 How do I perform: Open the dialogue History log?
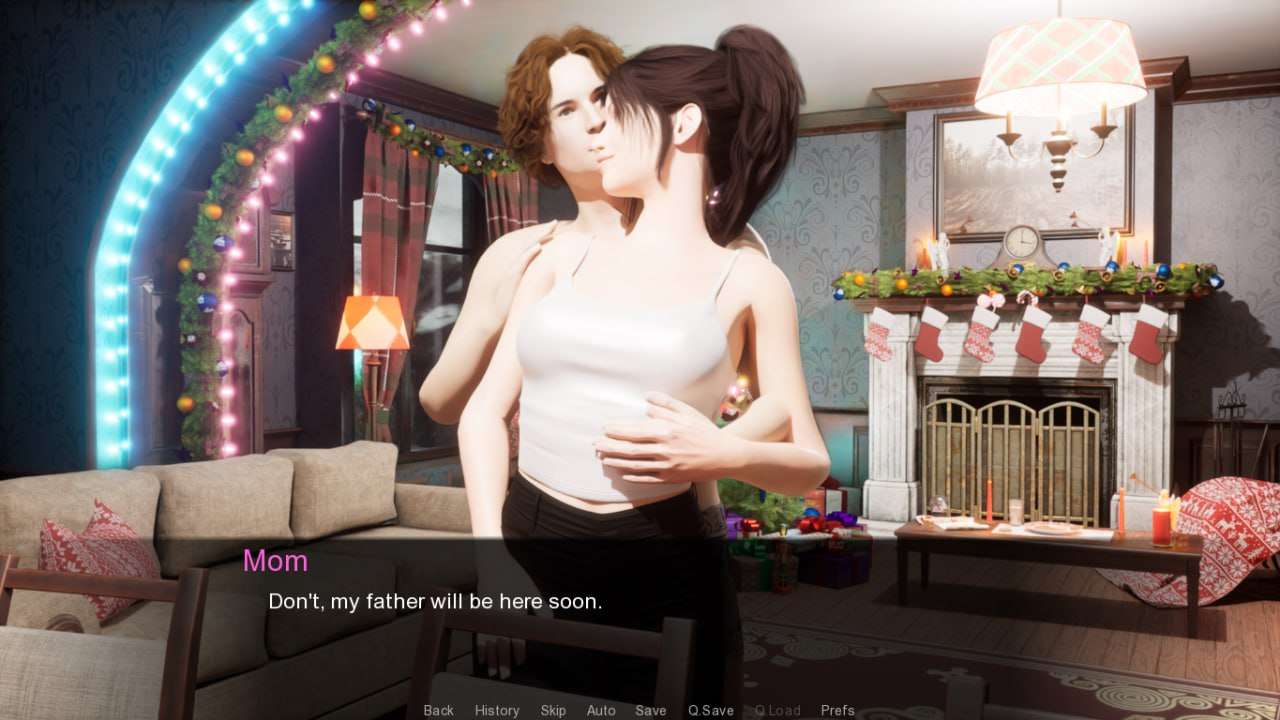497,710
